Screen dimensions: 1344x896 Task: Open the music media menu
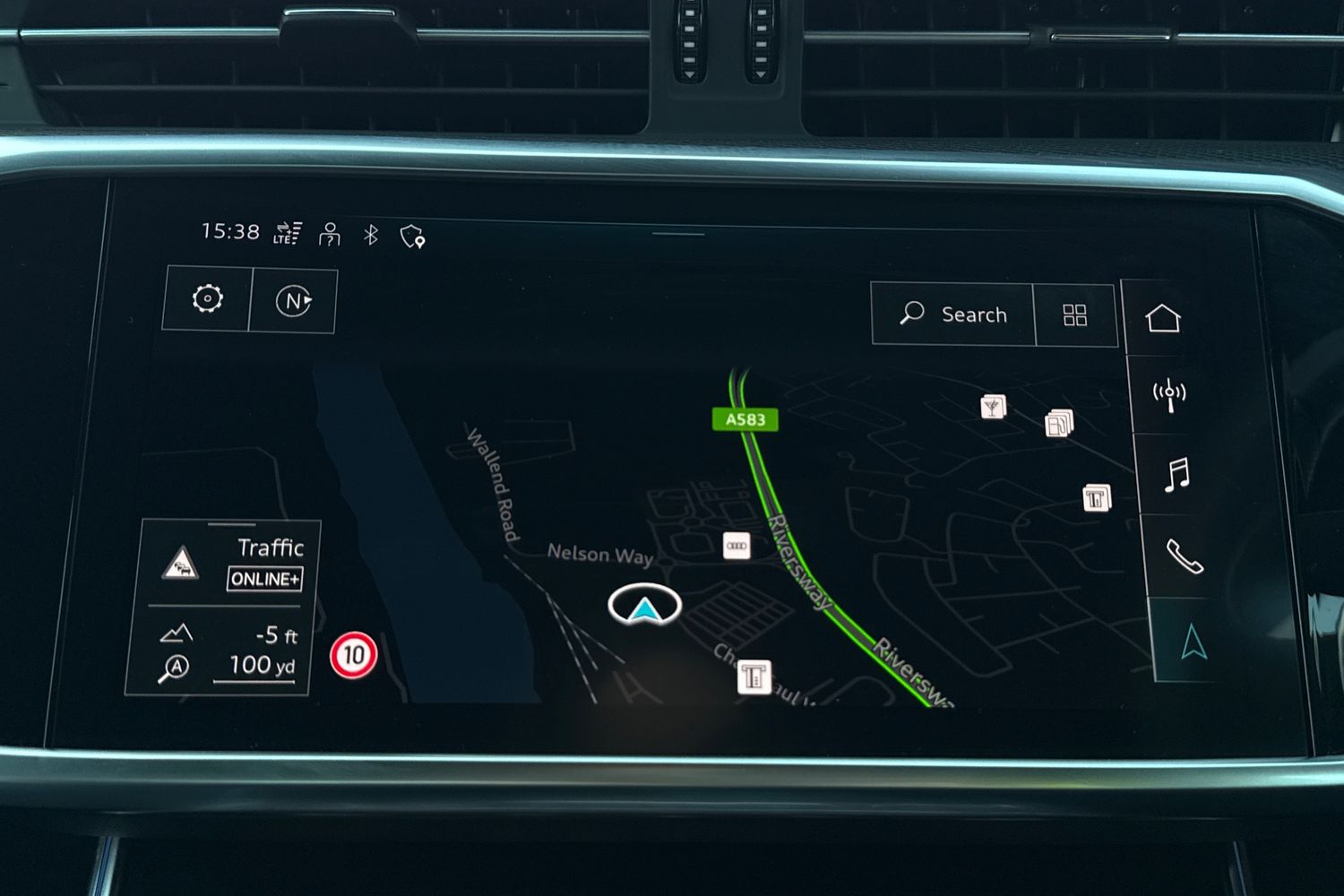(x=1176, y=474)
